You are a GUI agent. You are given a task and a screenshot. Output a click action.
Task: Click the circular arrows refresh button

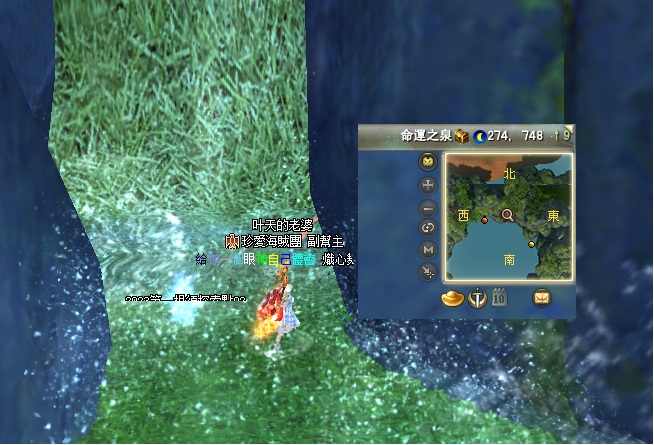[x=429, y=228]
